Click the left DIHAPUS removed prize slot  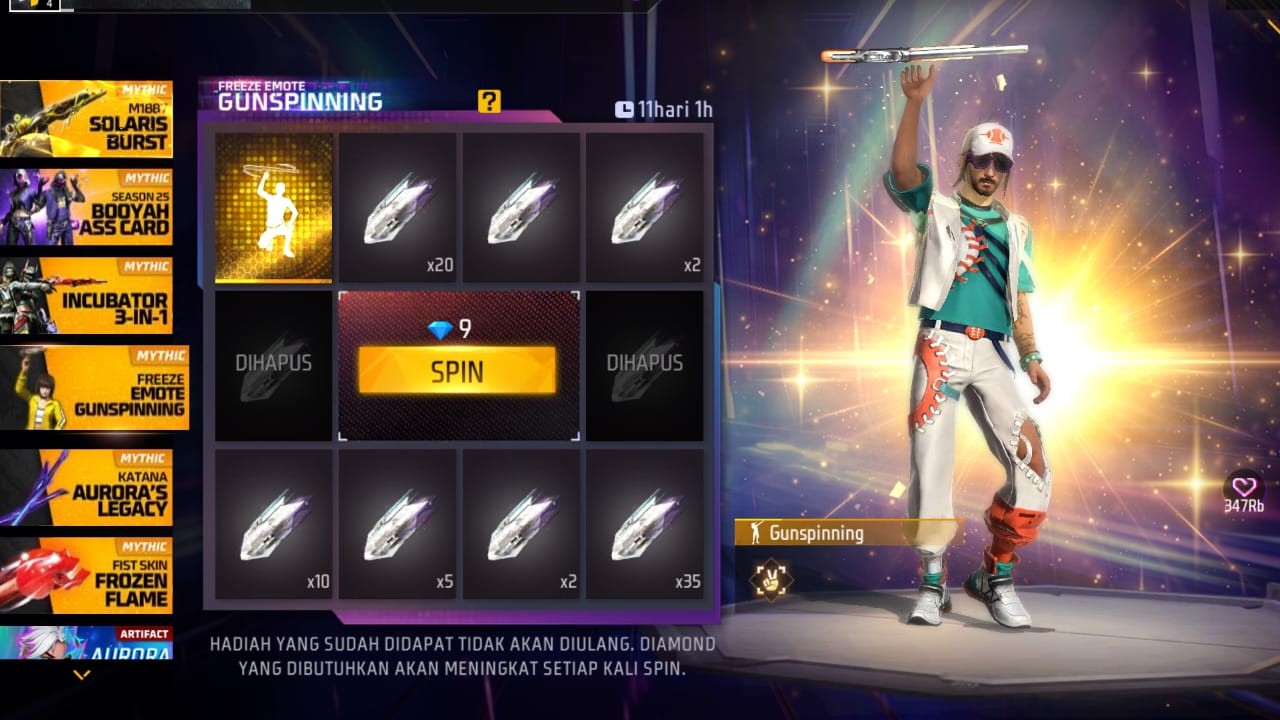pos(273,364)
